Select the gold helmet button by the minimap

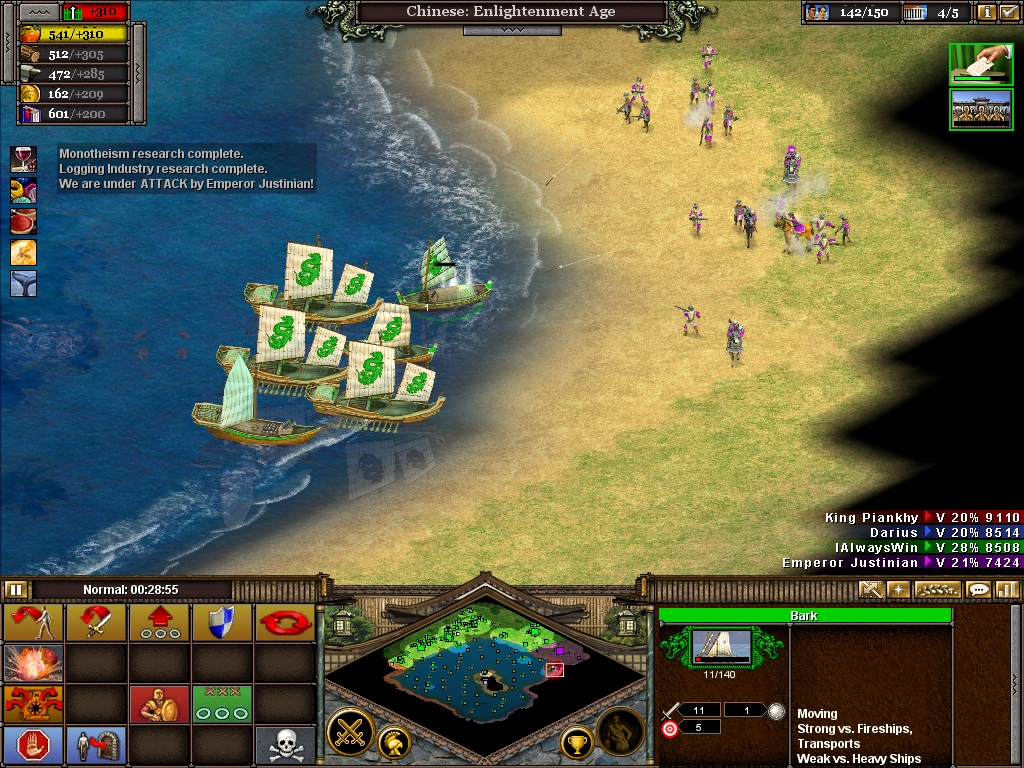(x=393, y=742)
